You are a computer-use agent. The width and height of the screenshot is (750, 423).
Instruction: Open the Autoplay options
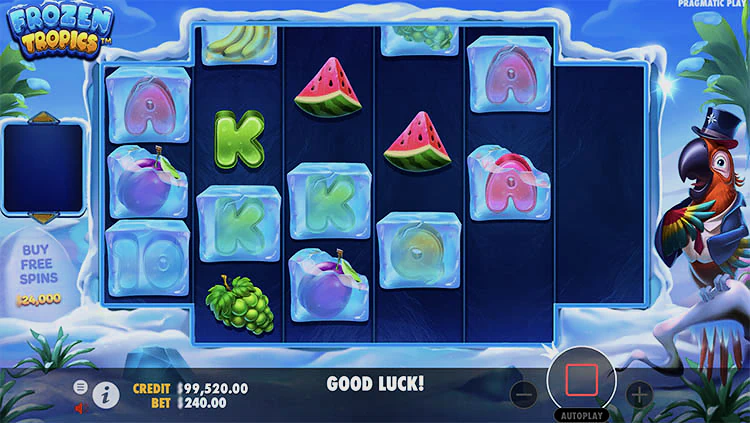(582, 414)
